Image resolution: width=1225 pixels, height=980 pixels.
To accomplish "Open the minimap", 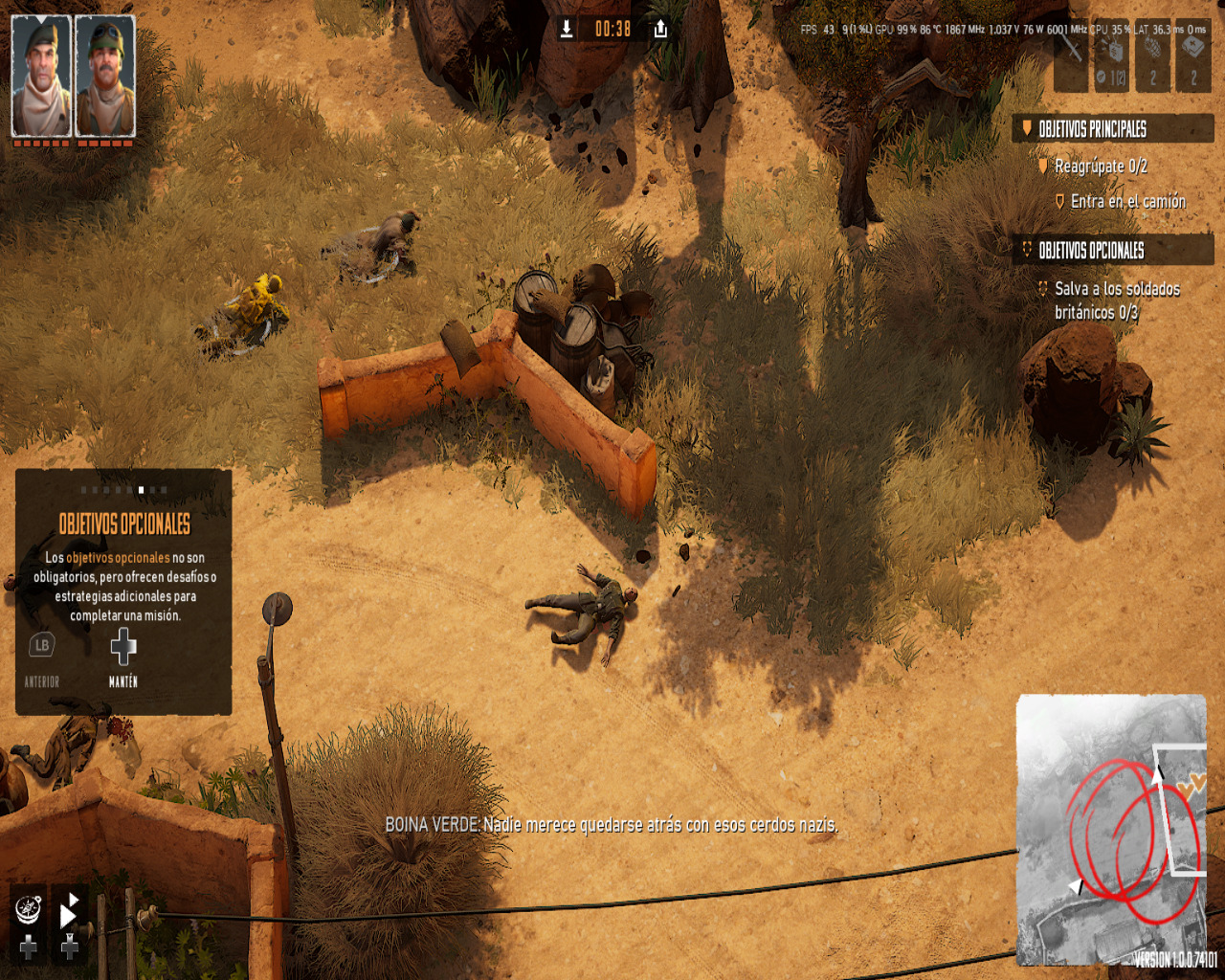I will click(1111, 829).
